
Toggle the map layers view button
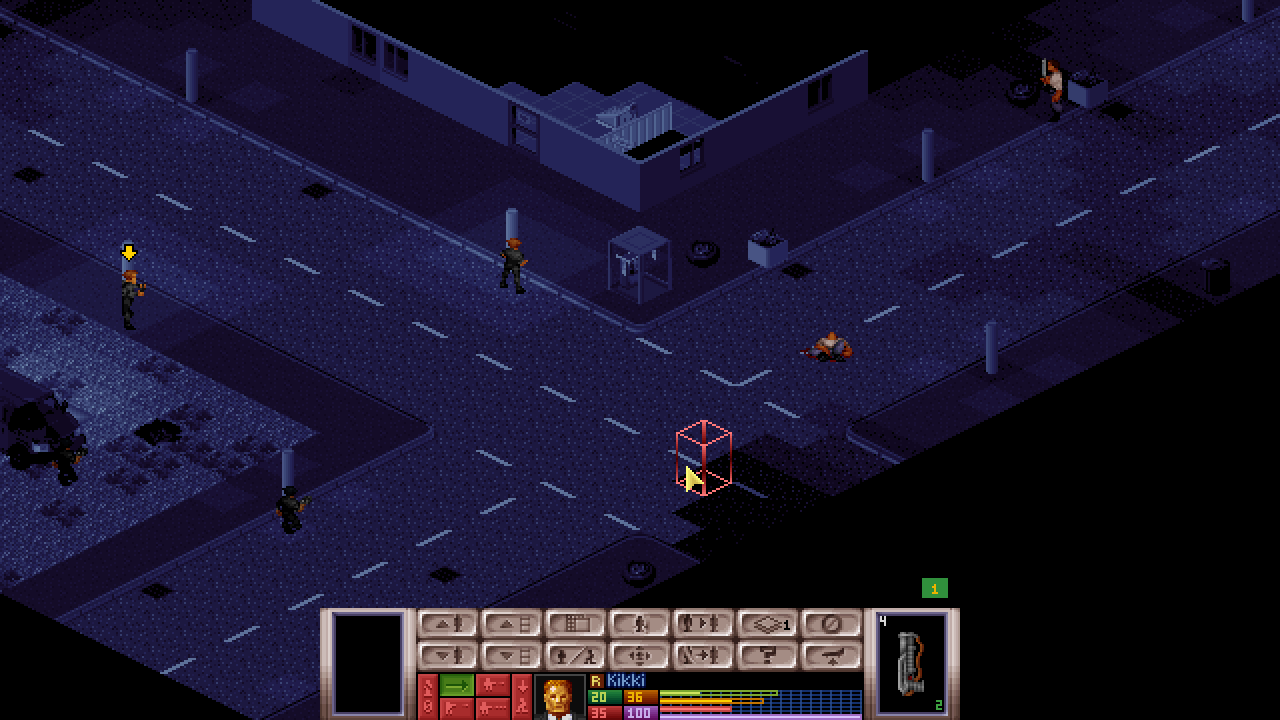[x=767, y=624]
